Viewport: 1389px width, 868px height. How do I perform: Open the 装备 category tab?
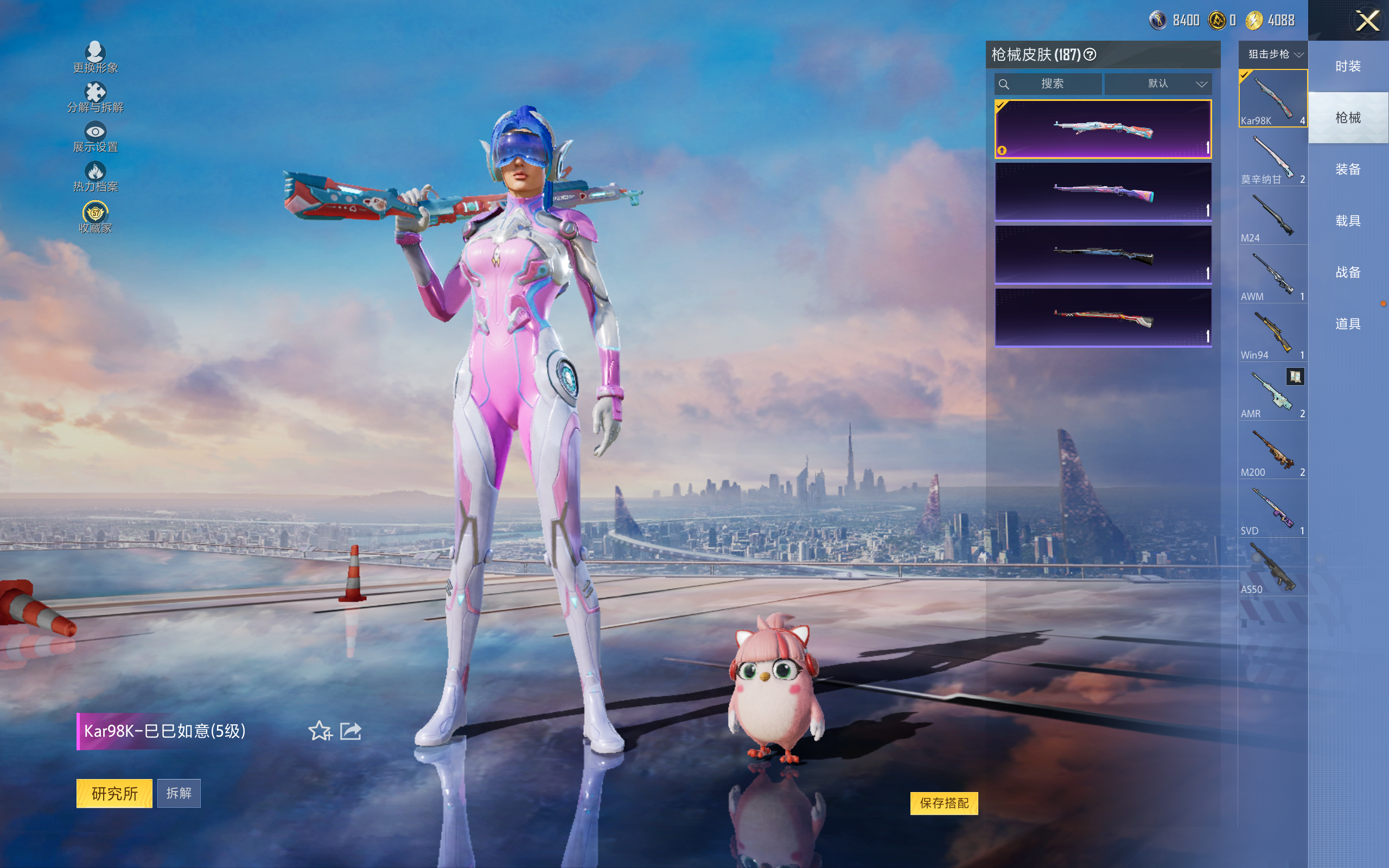point(1347,169)
